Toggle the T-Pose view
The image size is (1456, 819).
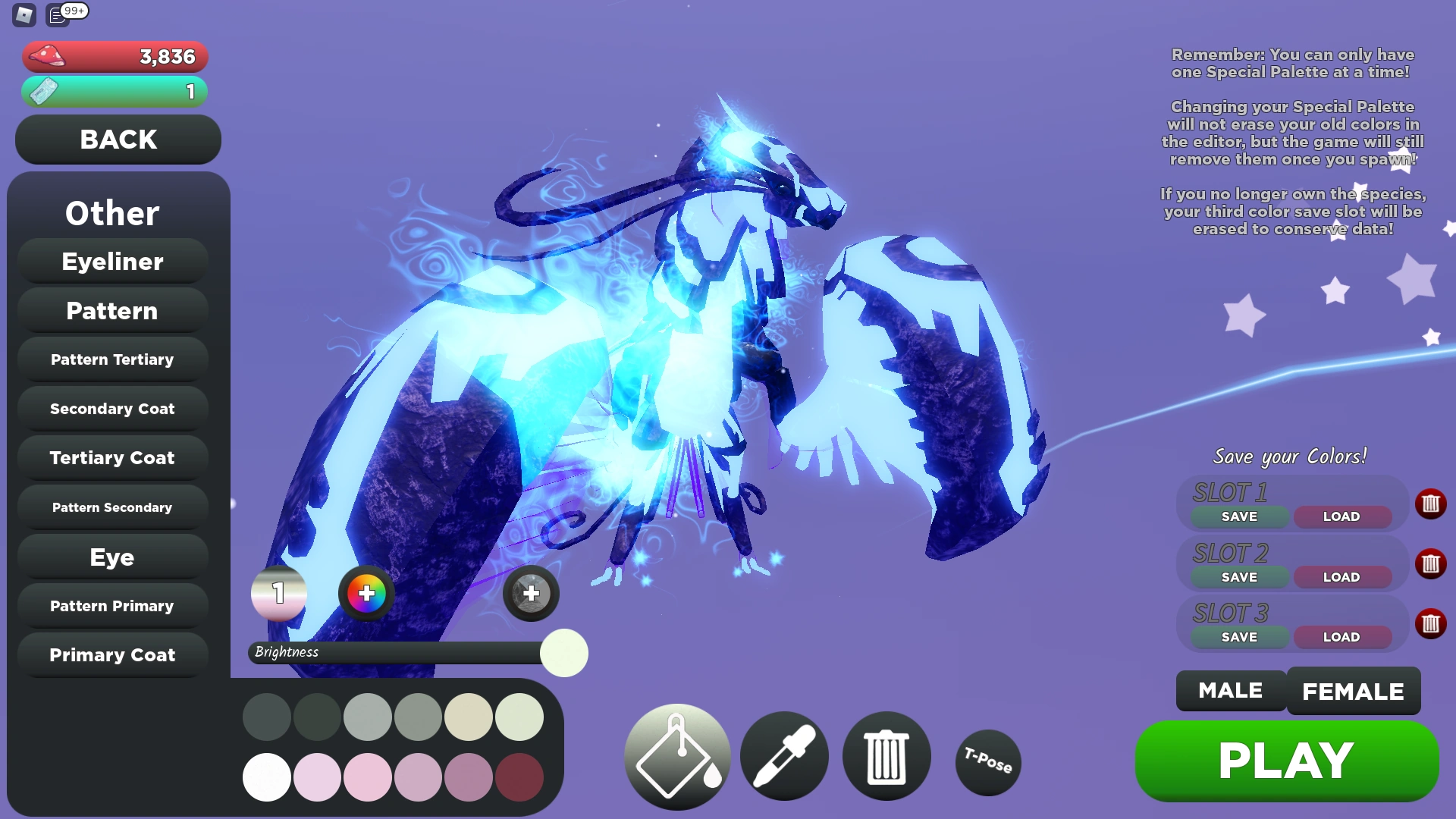(987, 763)
